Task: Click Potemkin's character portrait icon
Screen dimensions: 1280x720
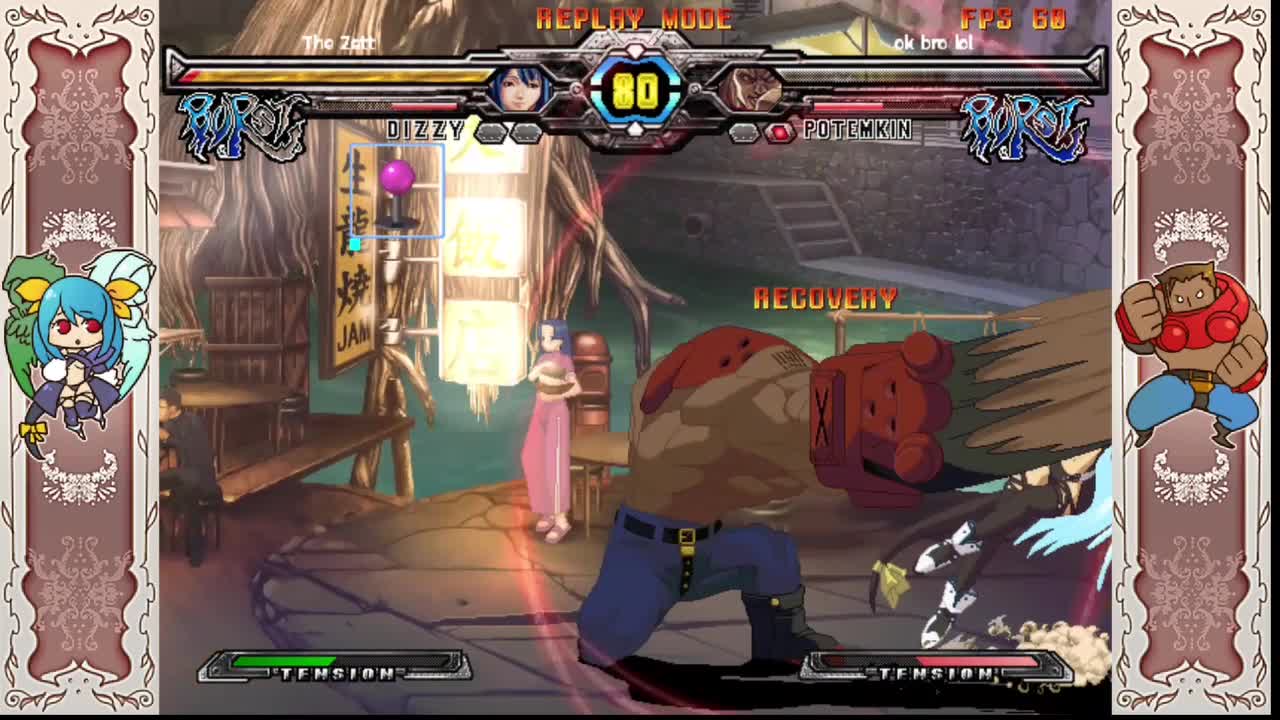Action: tap(749, 90)
